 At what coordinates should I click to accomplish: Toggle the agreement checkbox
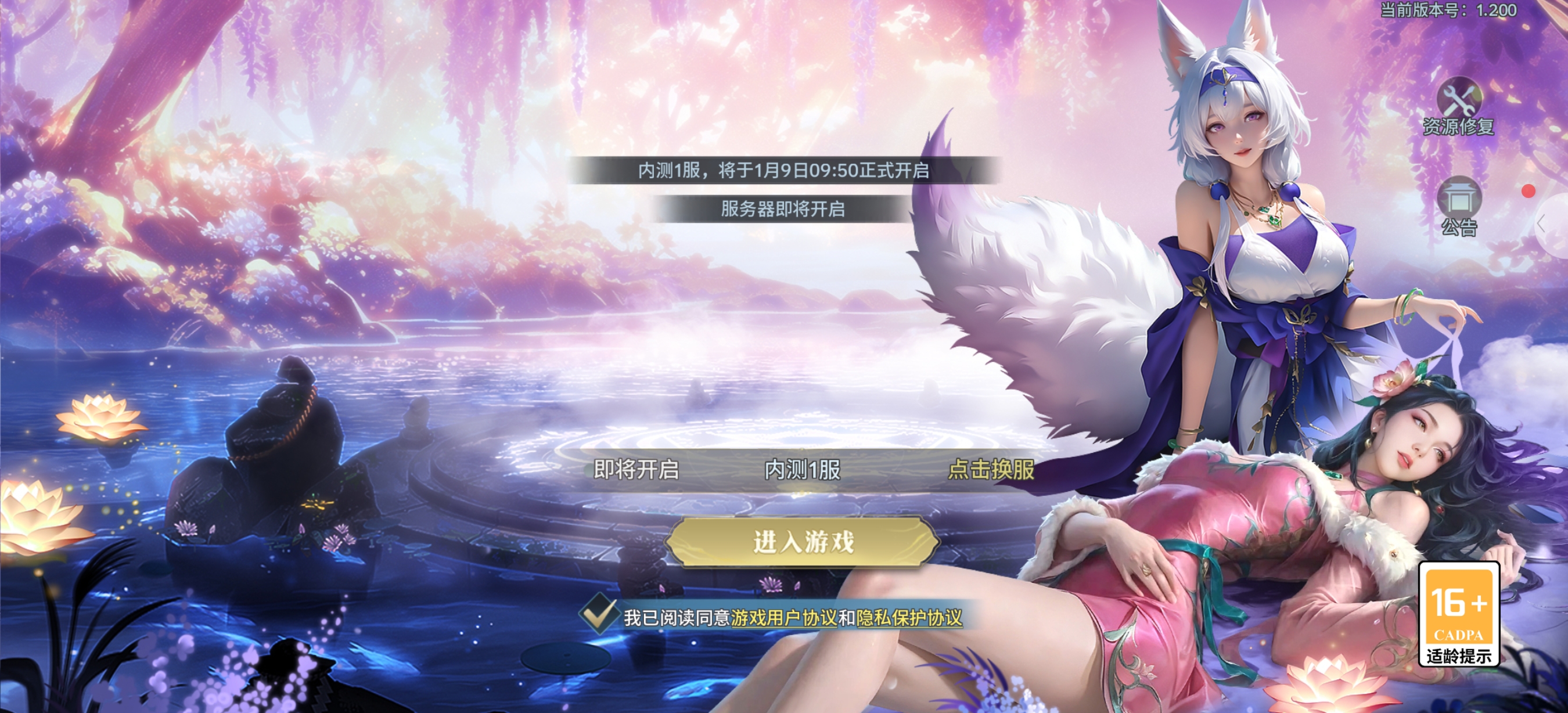coord(598,615)
